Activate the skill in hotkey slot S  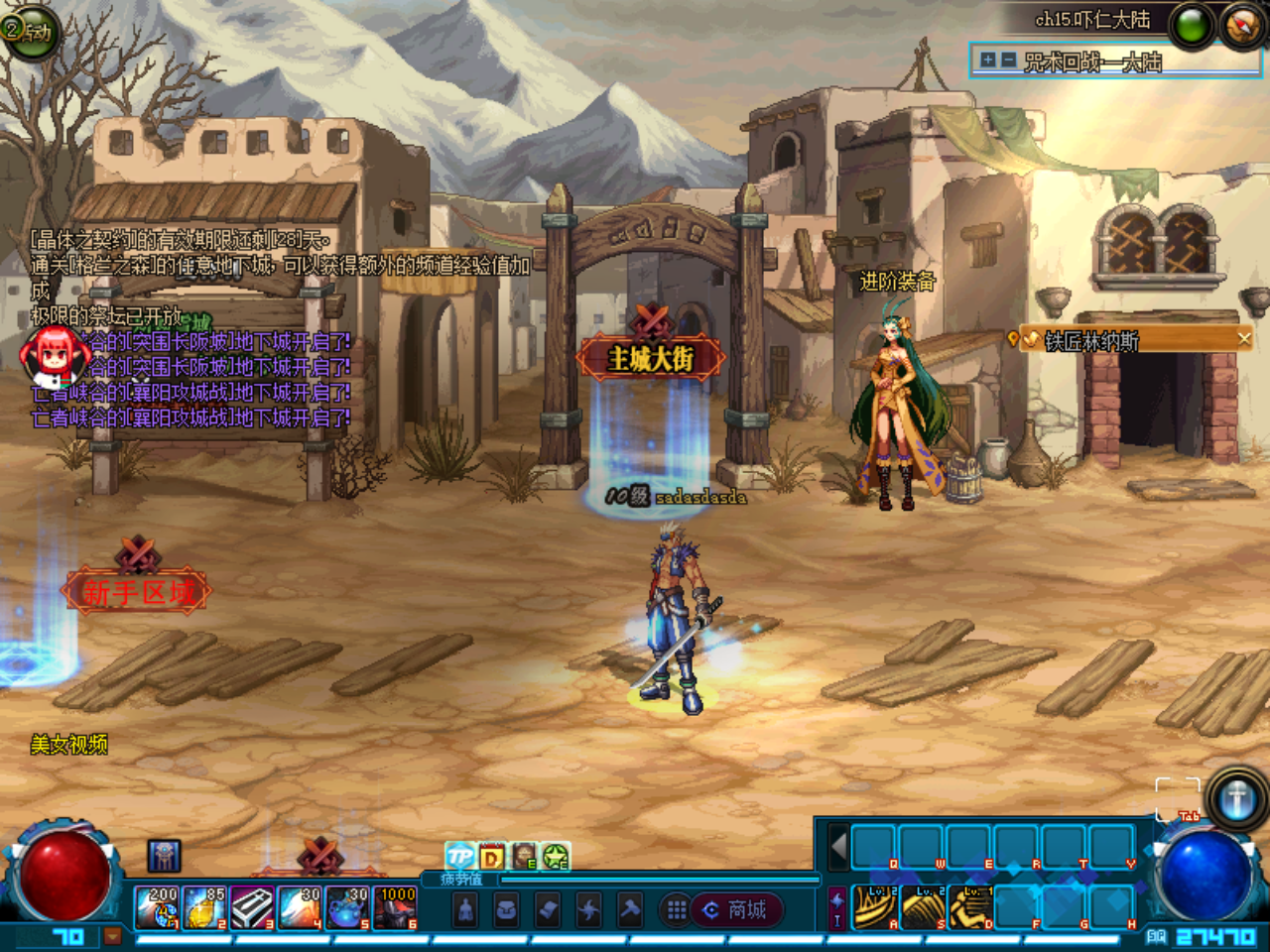[923, 907]
